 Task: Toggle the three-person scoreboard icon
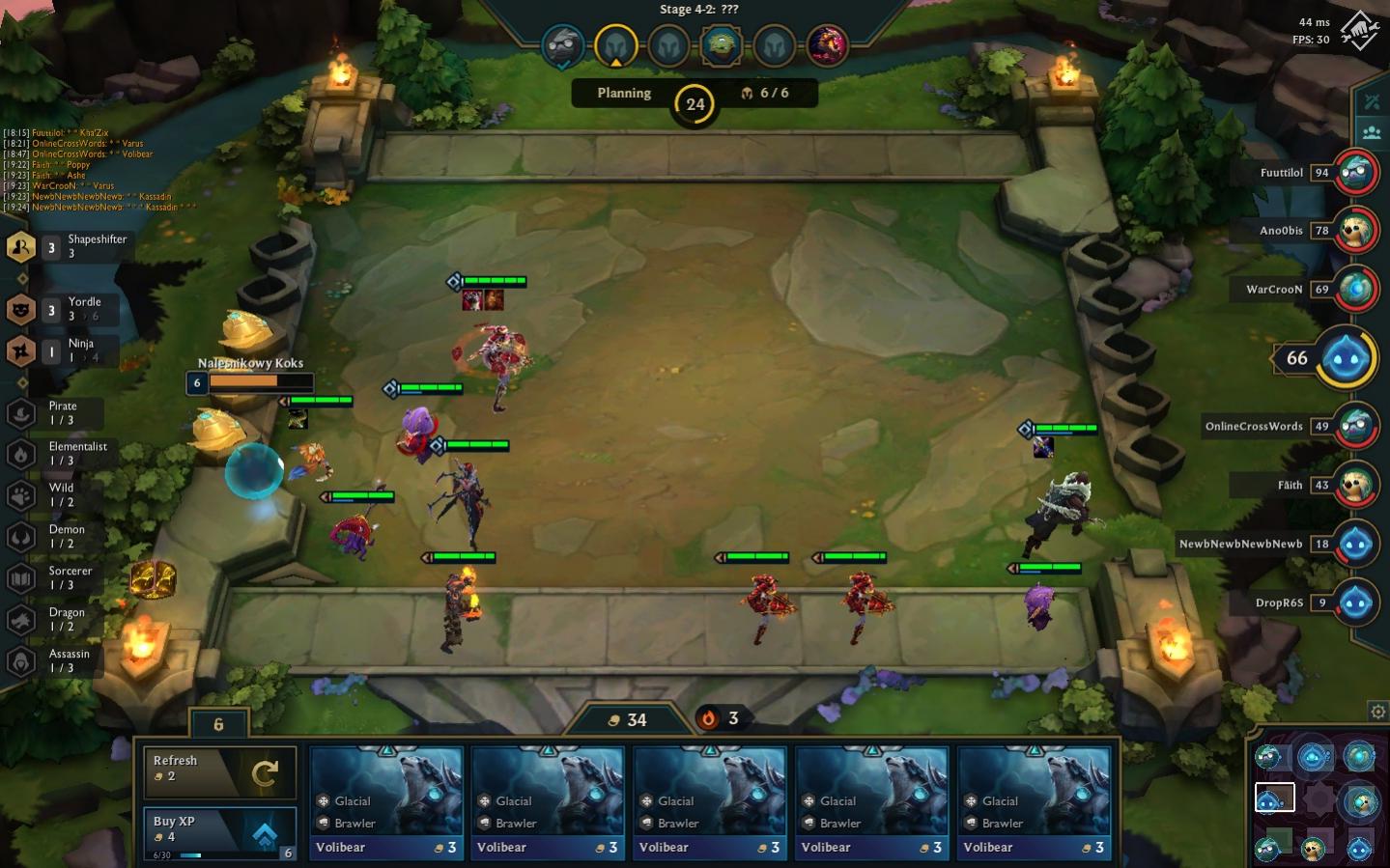click(x=1372, y=132)
